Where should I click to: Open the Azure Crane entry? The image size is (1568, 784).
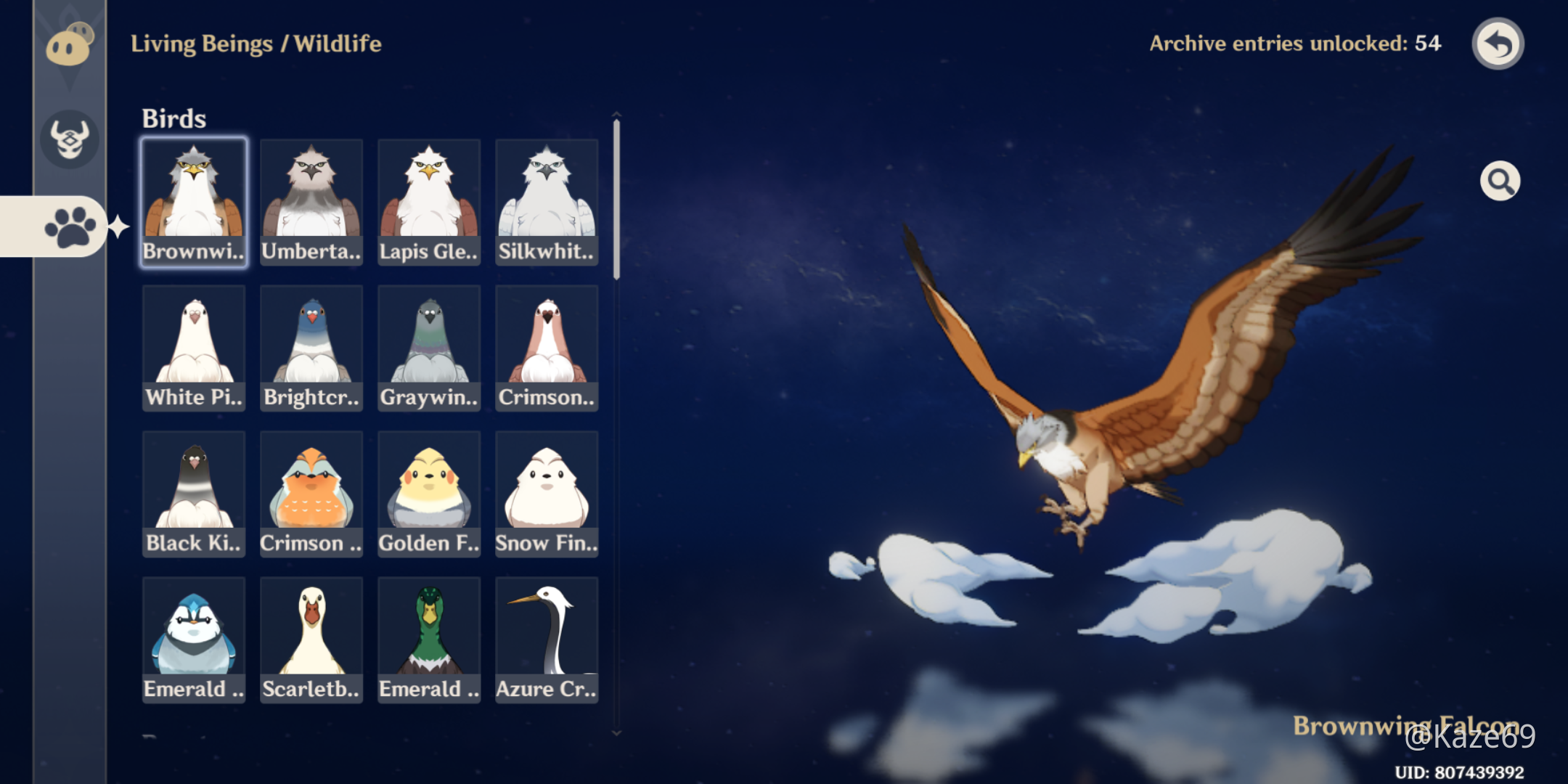point(547,640)
